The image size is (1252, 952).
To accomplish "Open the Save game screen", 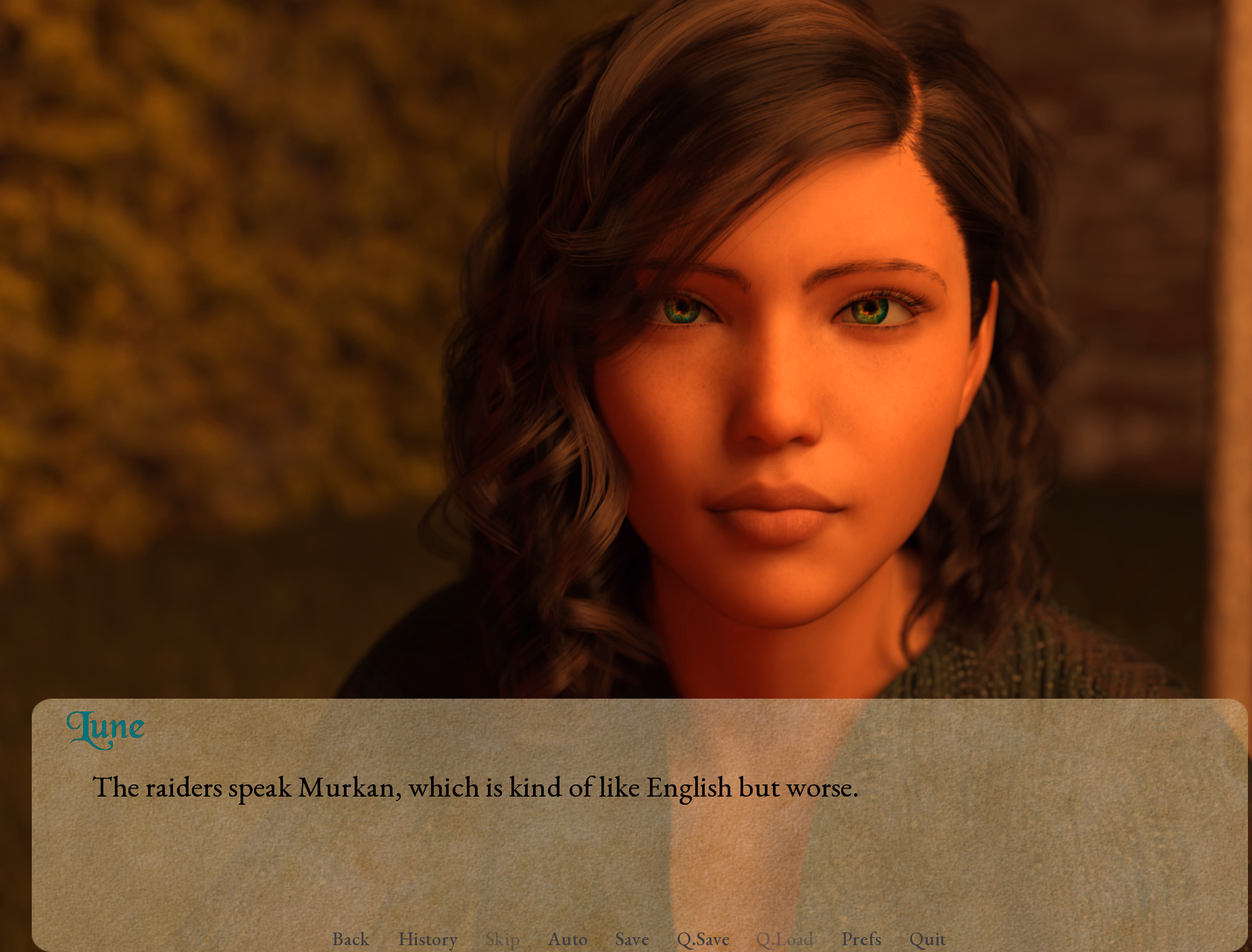I will tap(632, 939).
